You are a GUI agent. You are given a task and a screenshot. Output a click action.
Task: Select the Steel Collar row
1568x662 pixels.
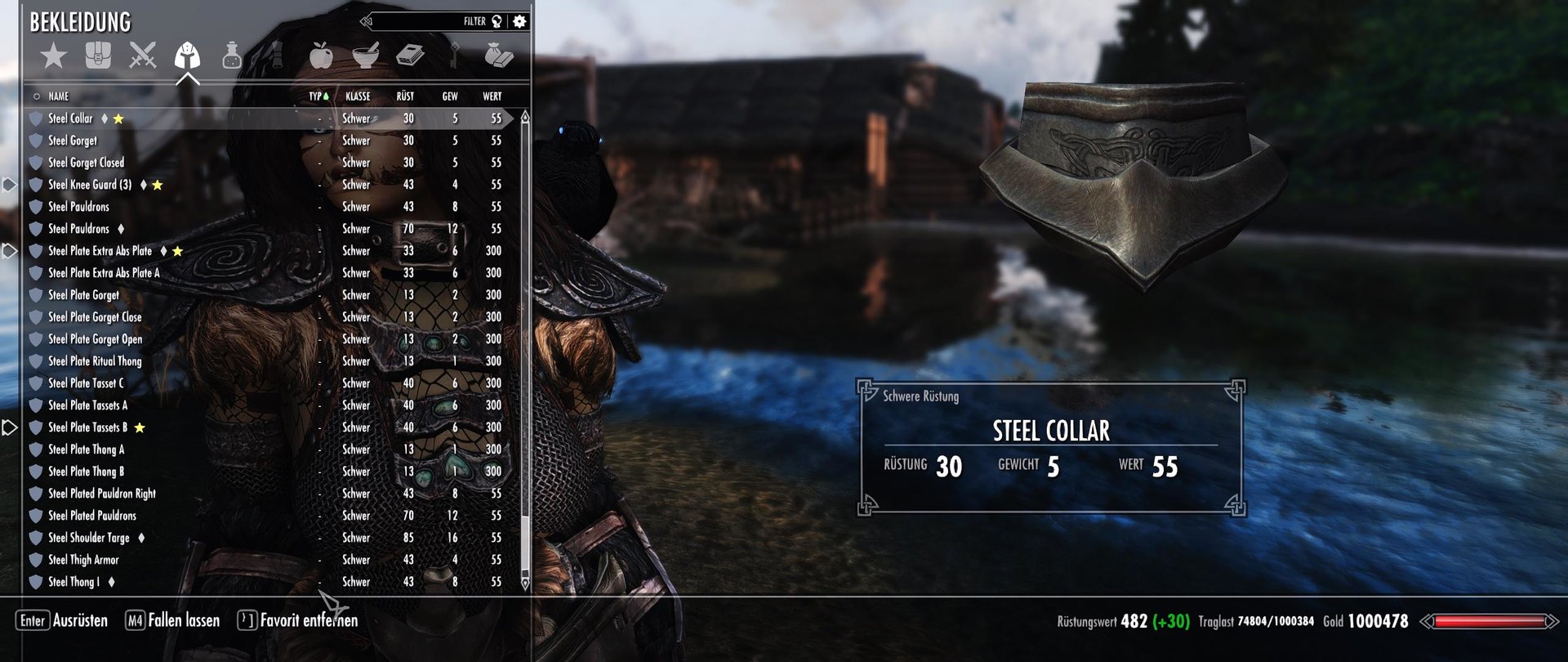pos(71,119)
